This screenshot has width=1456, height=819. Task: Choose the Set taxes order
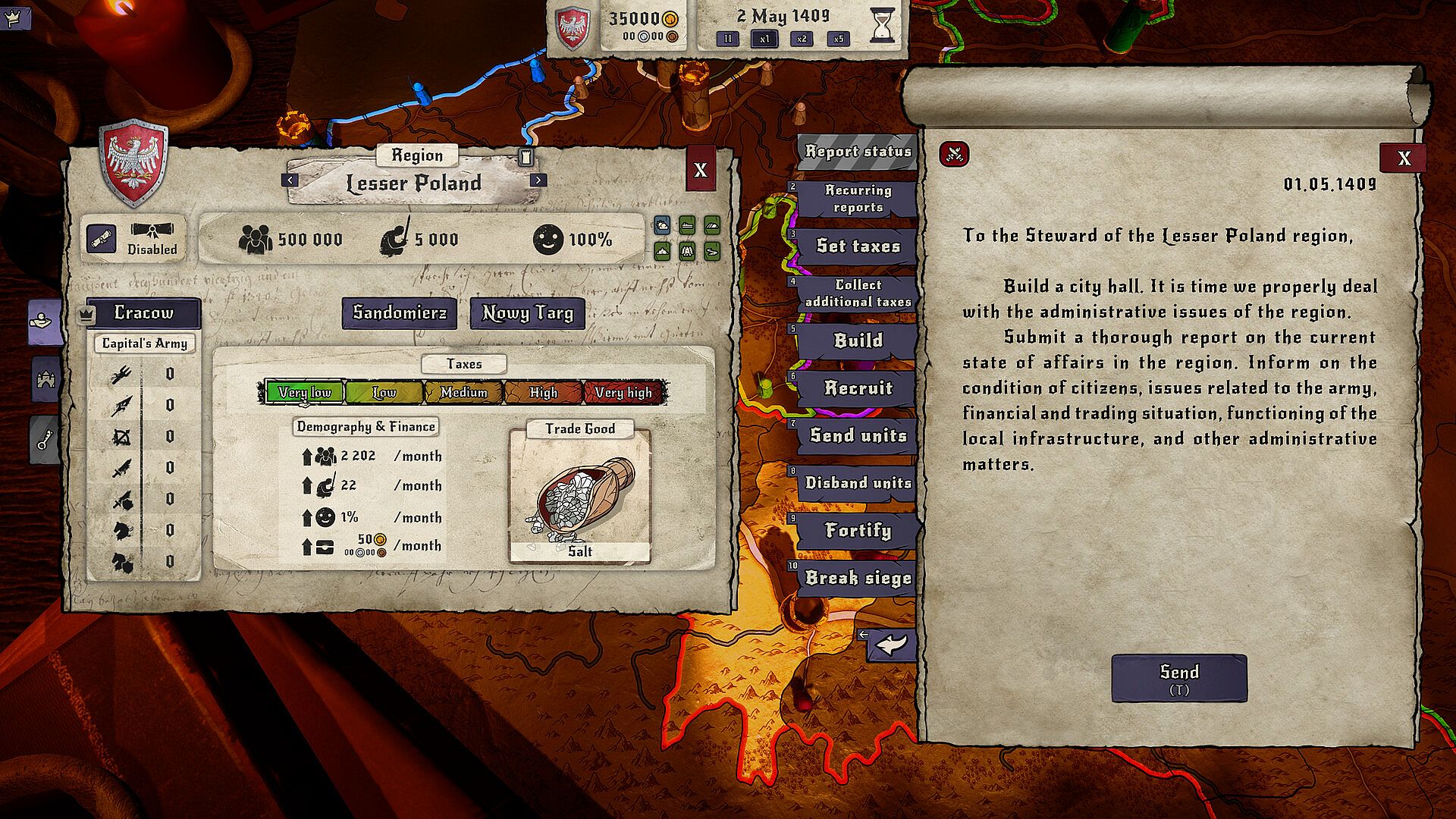pyautogui.click(x=858, y=246)
